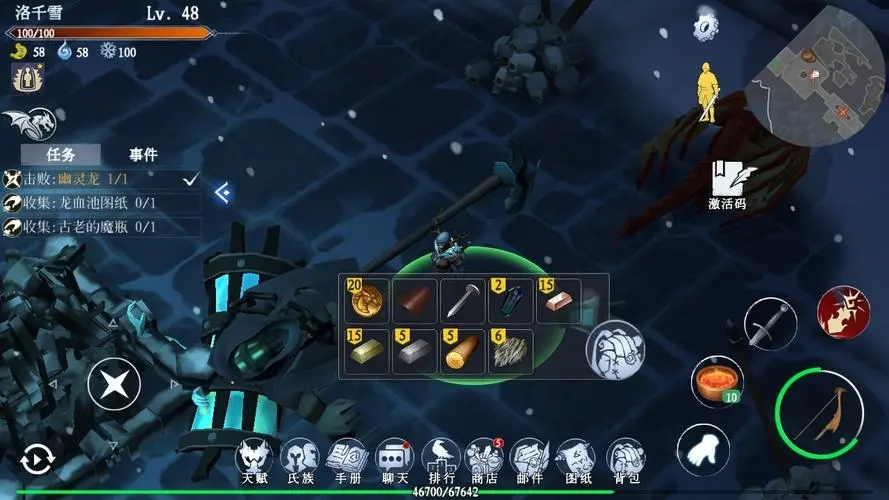Screen dimensions: 889x500
Task: Open the 图纸 blueprints menu
Action: [575, 461]
